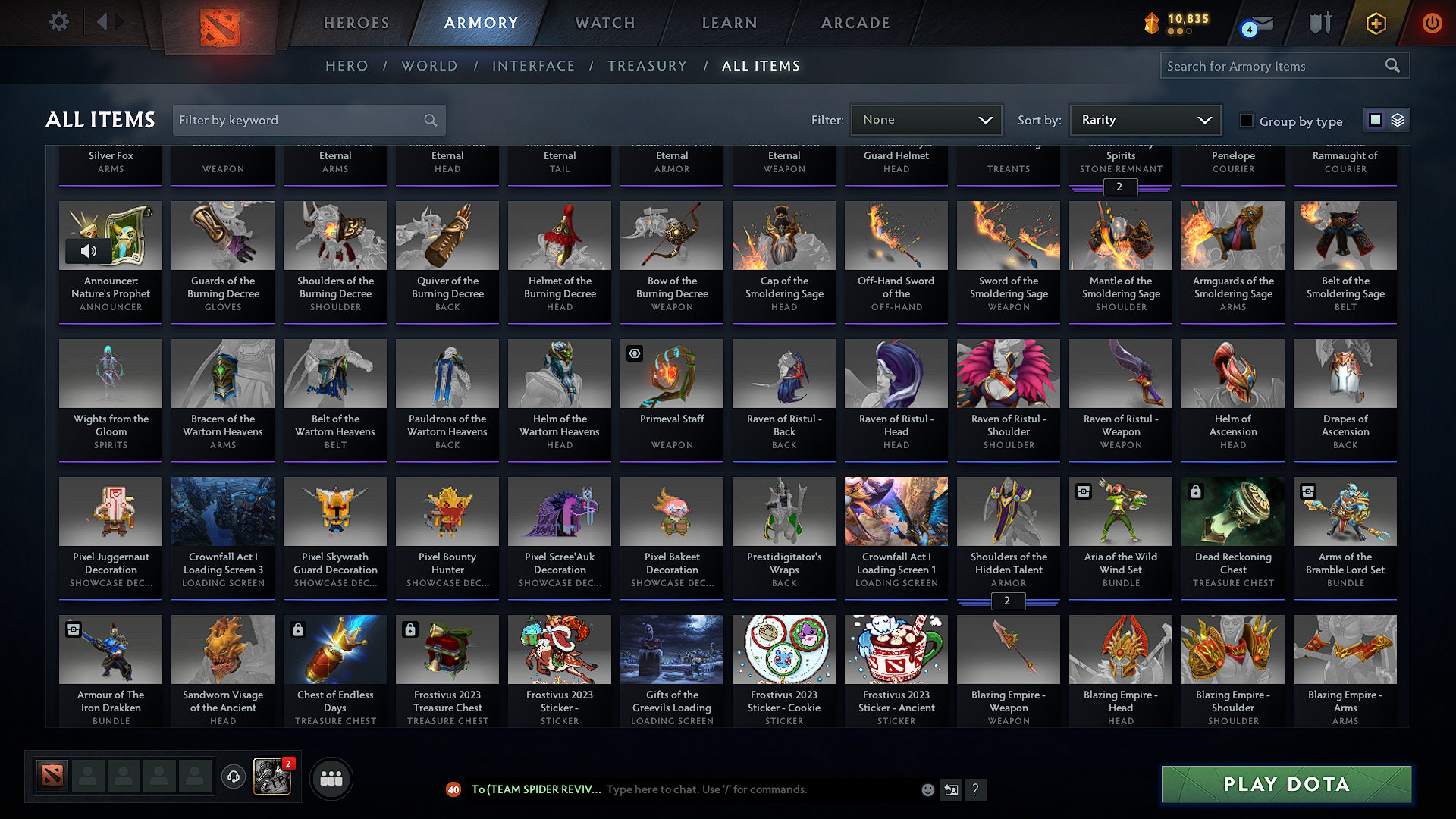
Task: Switch to stacked list view via layers toggle
Action: 1395,119
